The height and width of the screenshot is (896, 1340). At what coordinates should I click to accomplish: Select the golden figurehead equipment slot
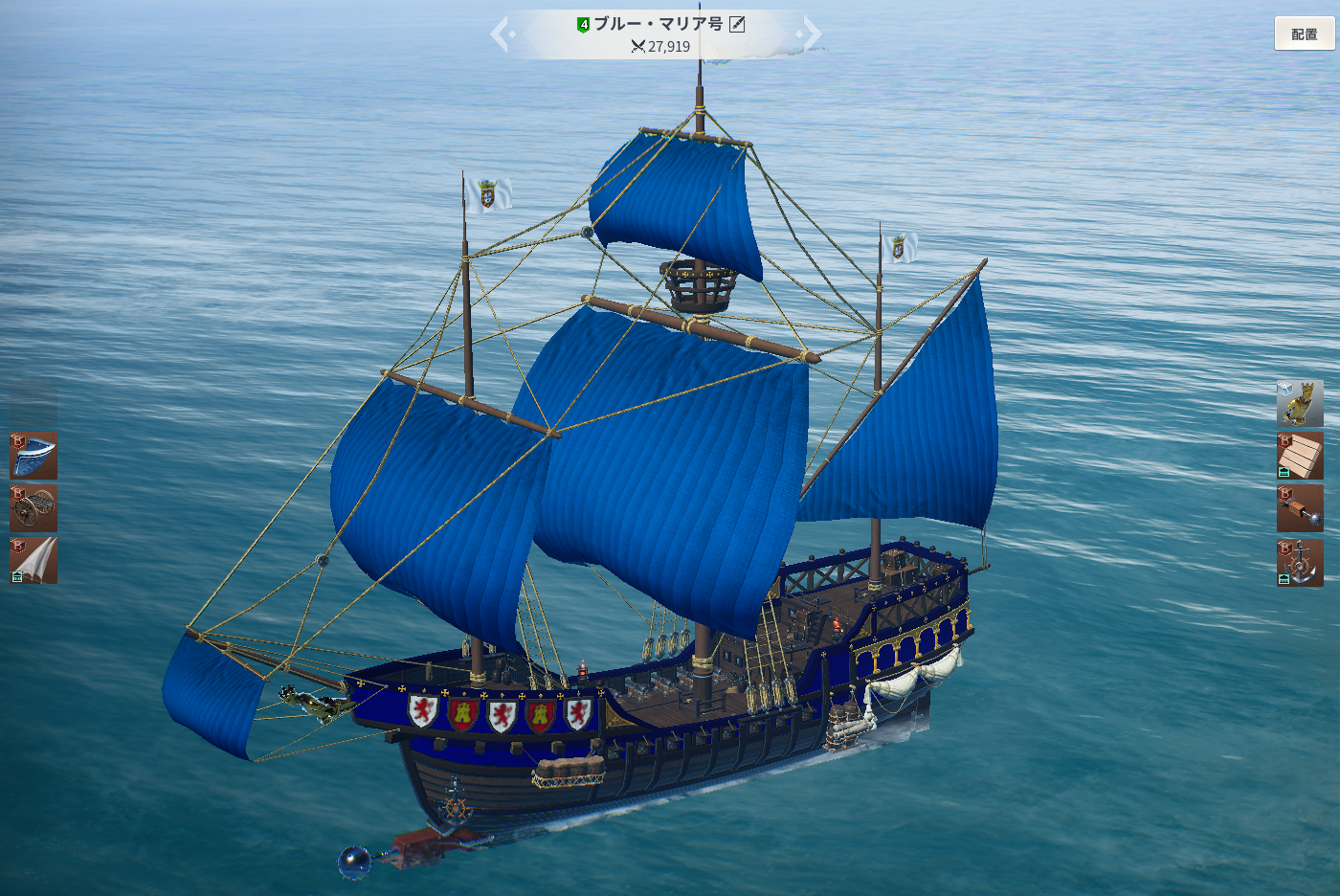[1300, 403]
